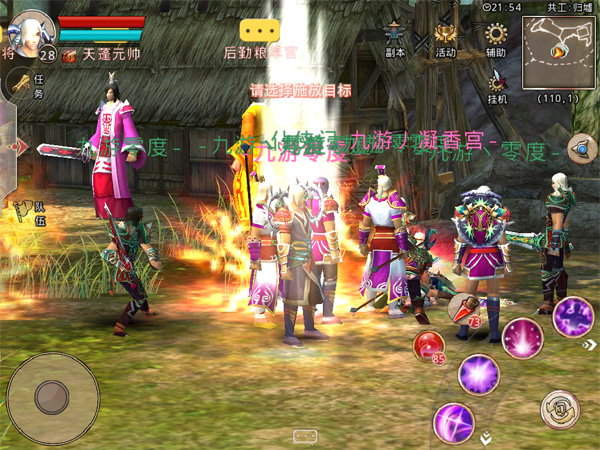Activate the purple starburst skill
Image resolution: width=600 pixels, height=450 pixels.
coord(478,374)
